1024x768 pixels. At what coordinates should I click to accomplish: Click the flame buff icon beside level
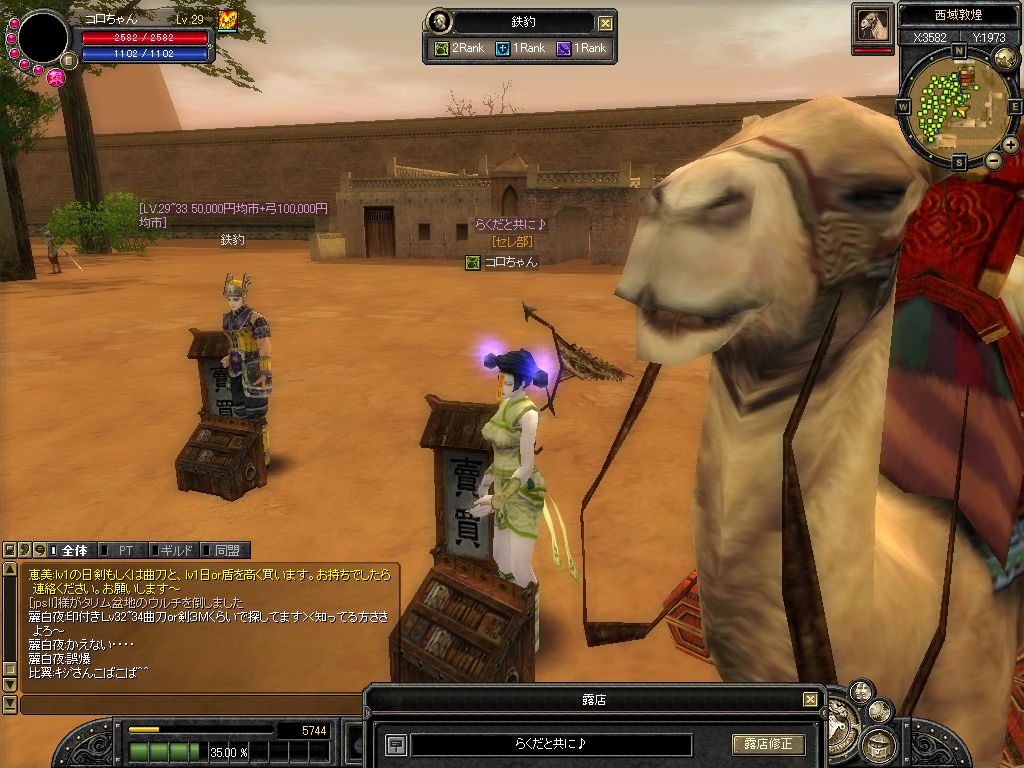pos(227,19)
